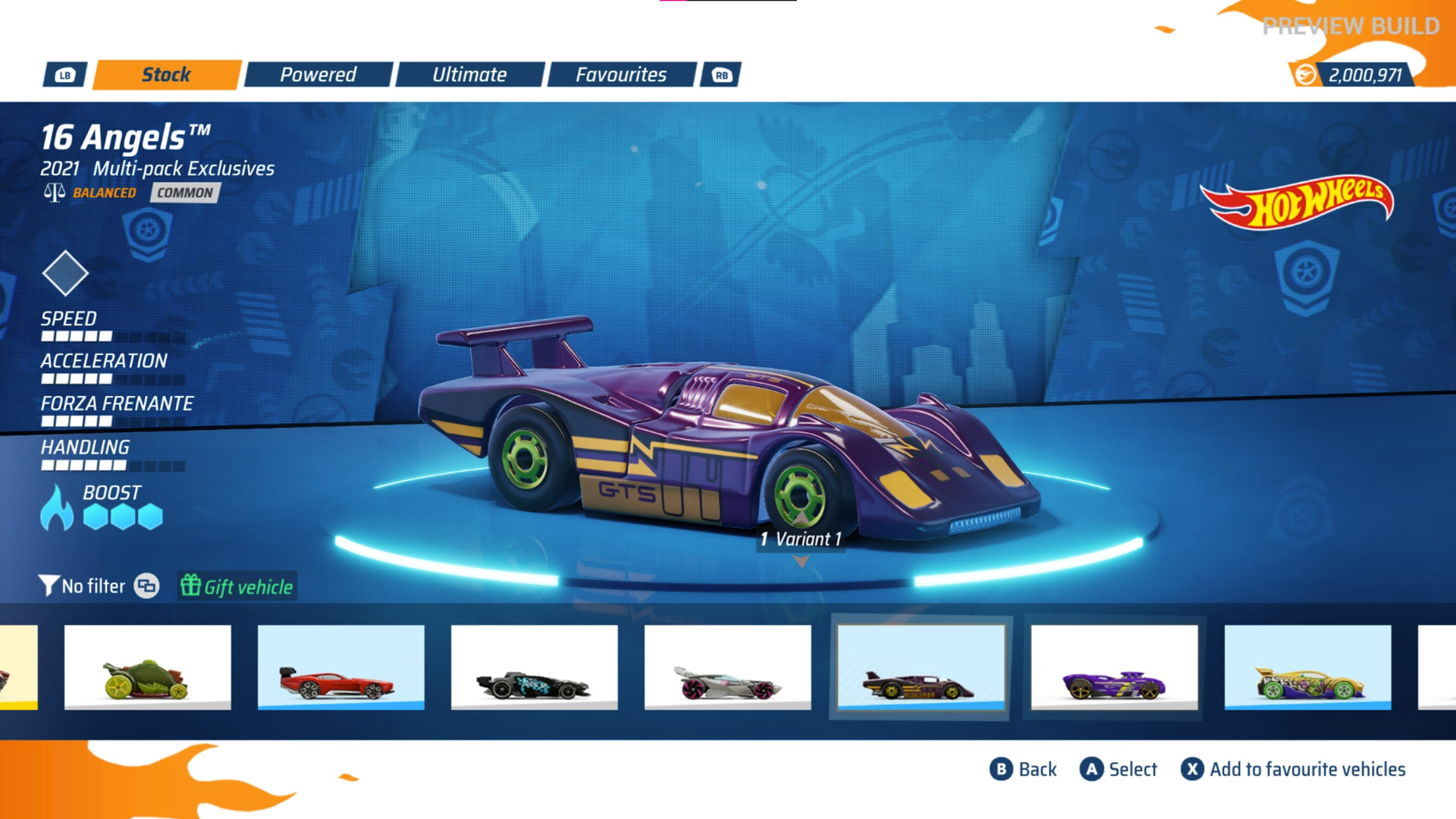The image size is (1456, 819).
Task: Go Back to the previous screen
Action: (x=1023, y=769)
